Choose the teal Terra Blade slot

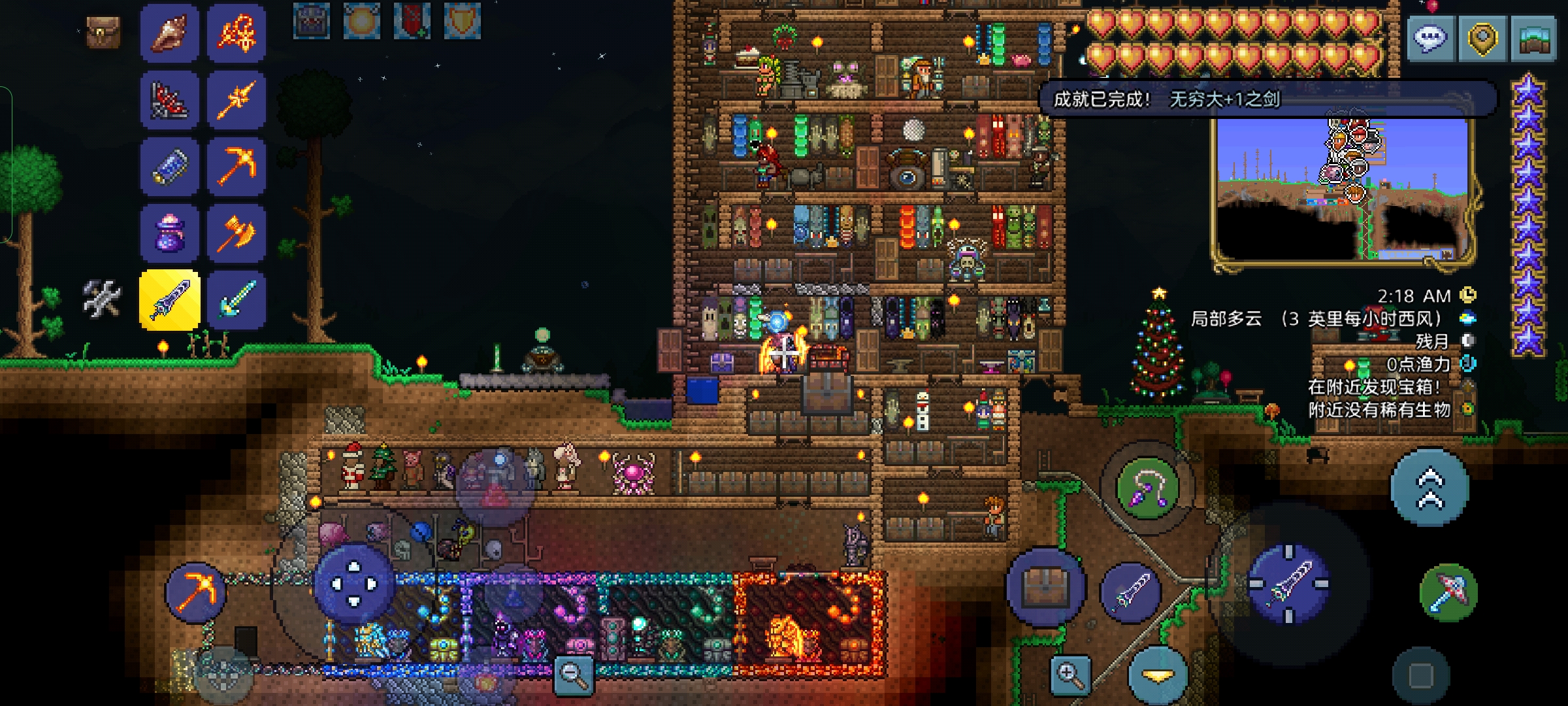coord(236,300)
